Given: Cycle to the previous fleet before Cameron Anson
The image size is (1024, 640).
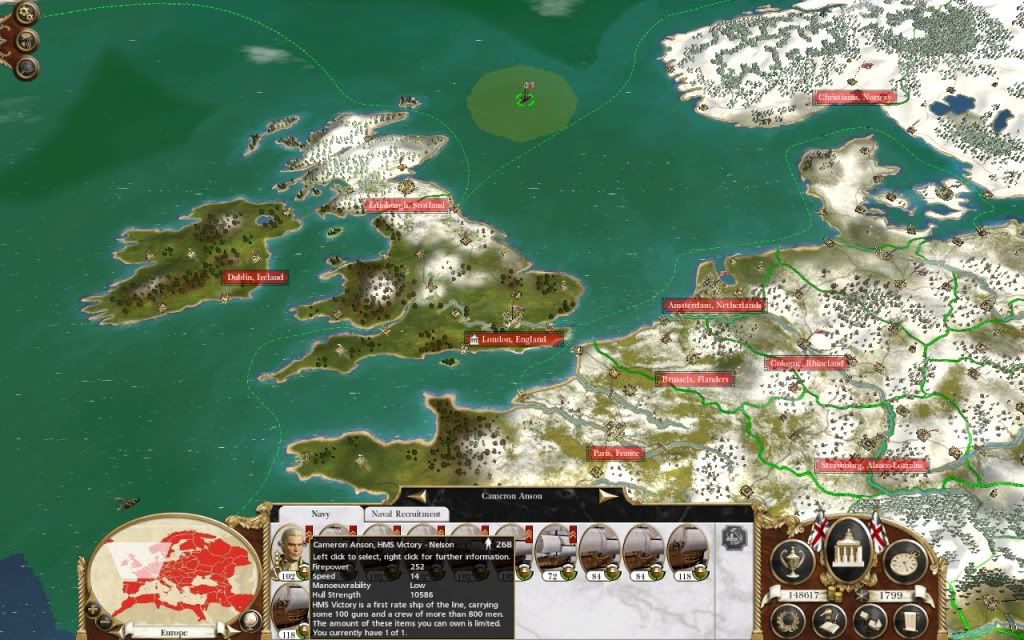Looking at the screenshot, I should click(417, 494).
